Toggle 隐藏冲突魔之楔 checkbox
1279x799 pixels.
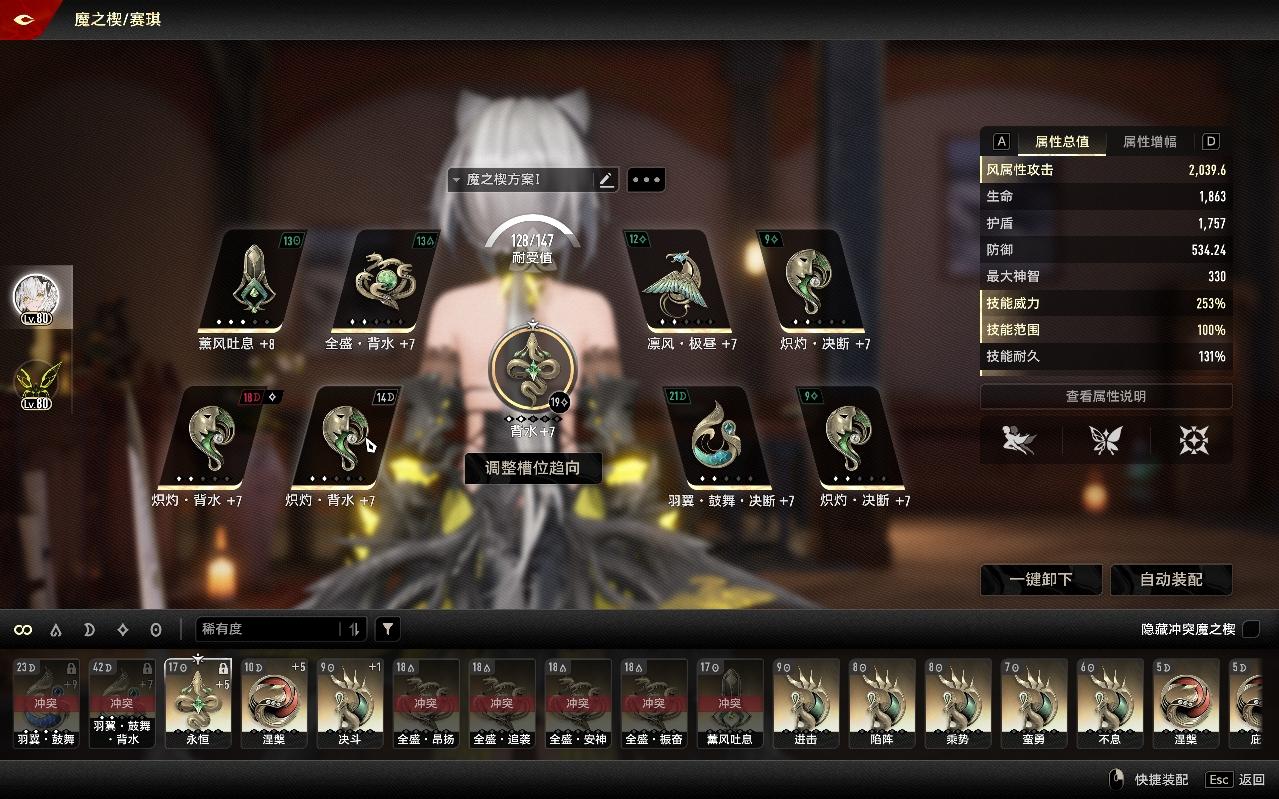tap(1250, 629)
